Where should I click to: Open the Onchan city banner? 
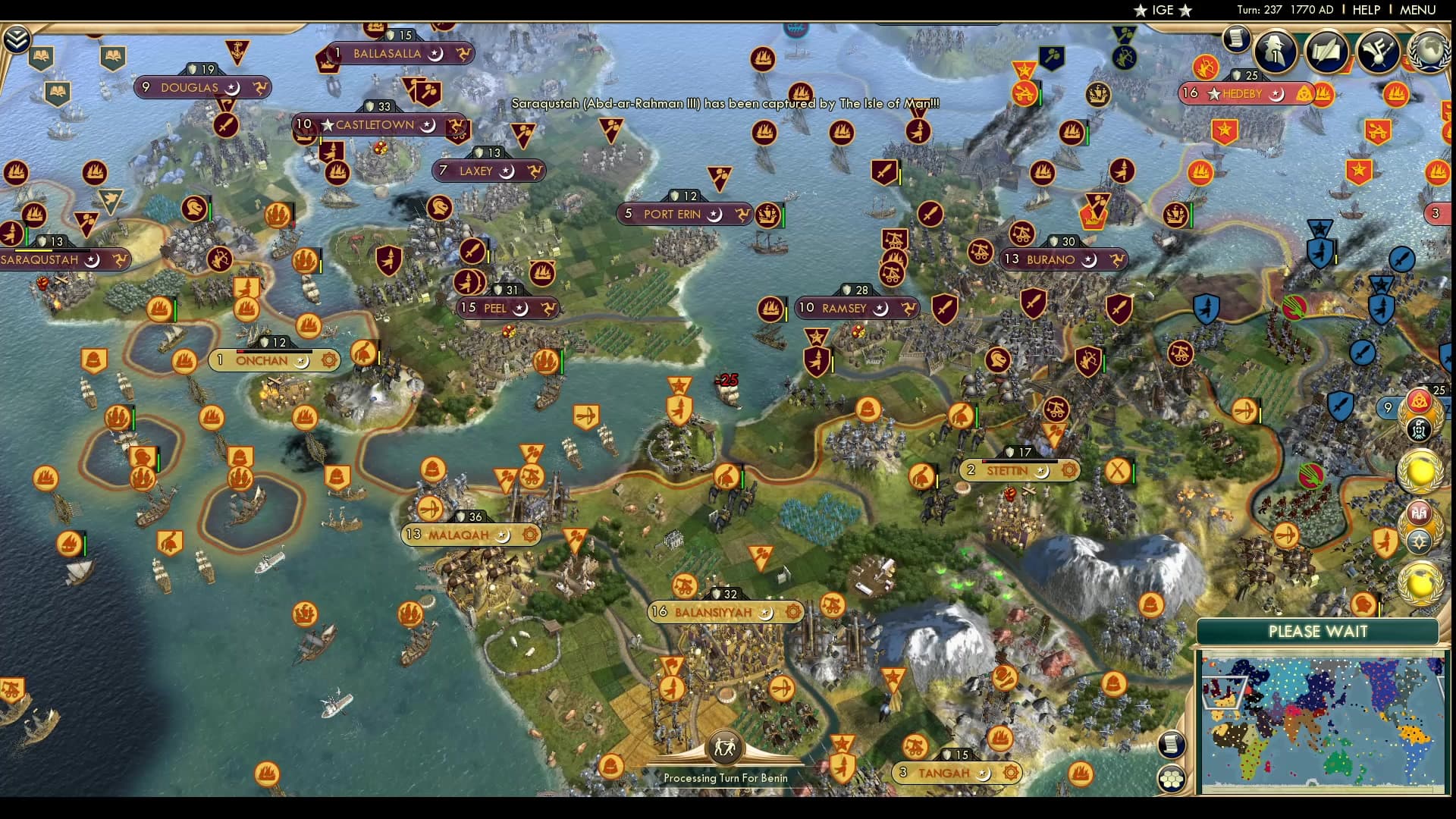click(262, 361)
